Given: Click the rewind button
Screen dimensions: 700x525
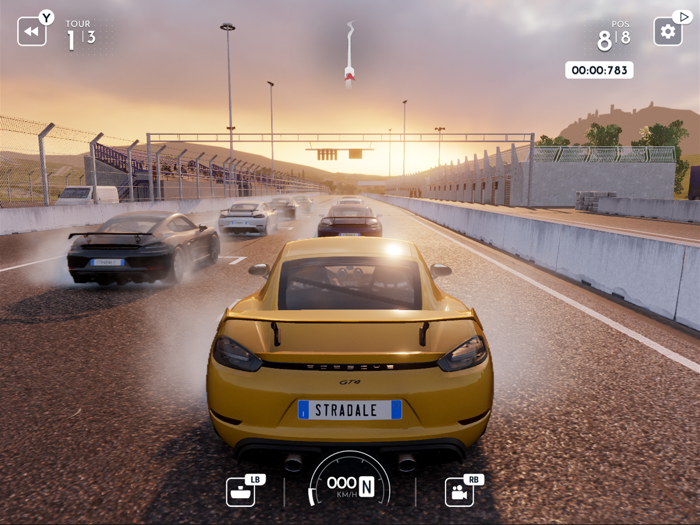Looking at the screenshot, I should point(31,31).
